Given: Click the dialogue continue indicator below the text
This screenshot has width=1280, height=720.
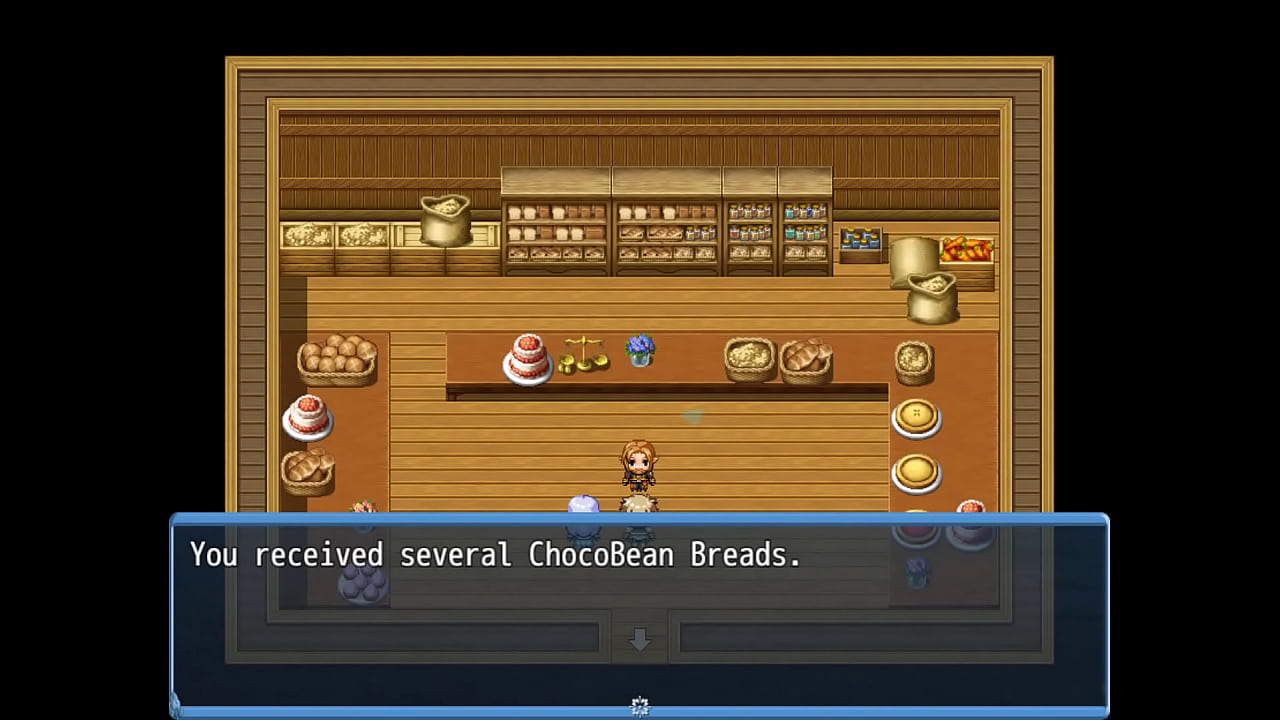Looking at the screenshot, I should pos(640,706).
